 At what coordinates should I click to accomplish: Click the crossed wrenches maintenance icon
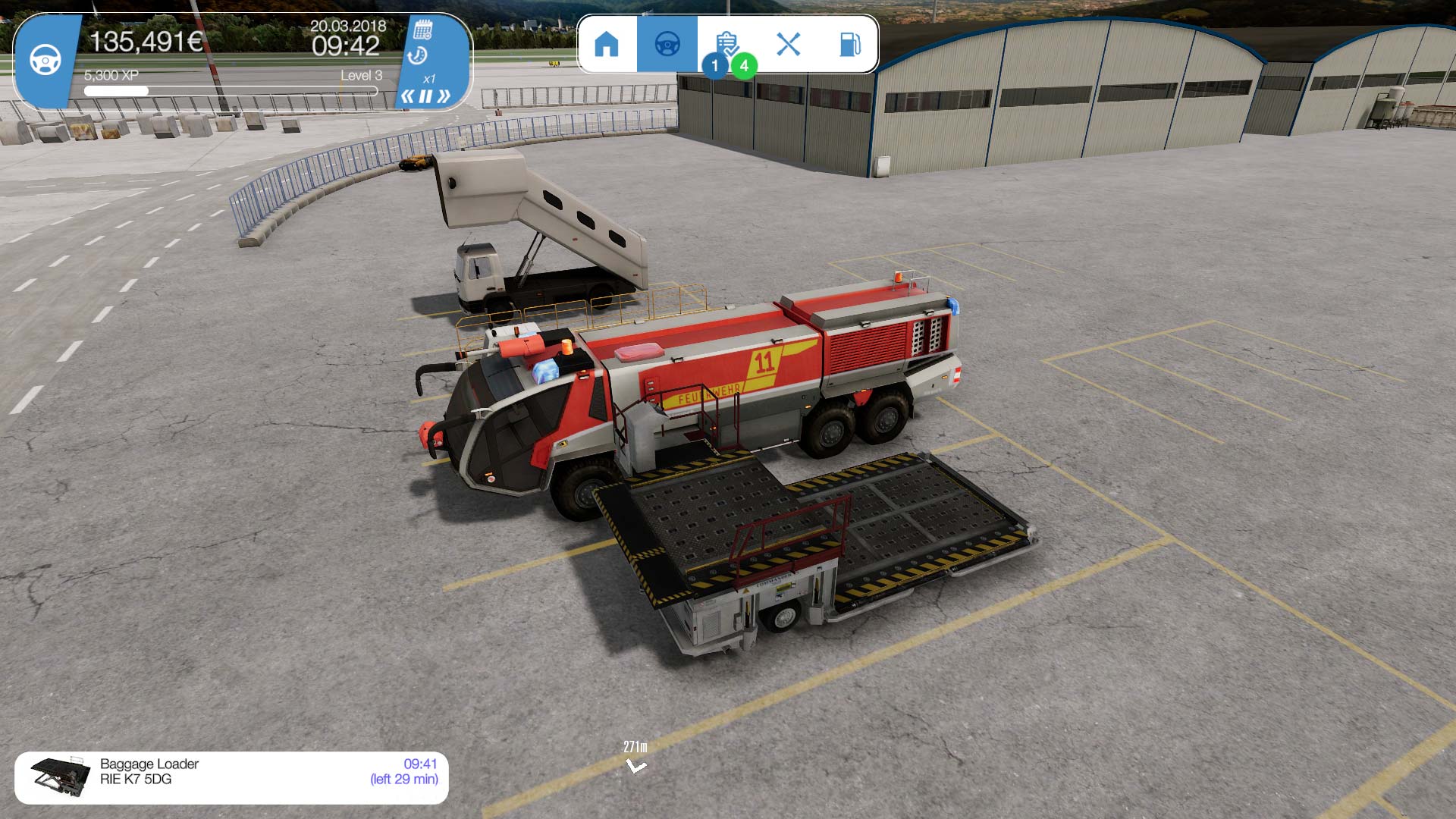(789, 45)
